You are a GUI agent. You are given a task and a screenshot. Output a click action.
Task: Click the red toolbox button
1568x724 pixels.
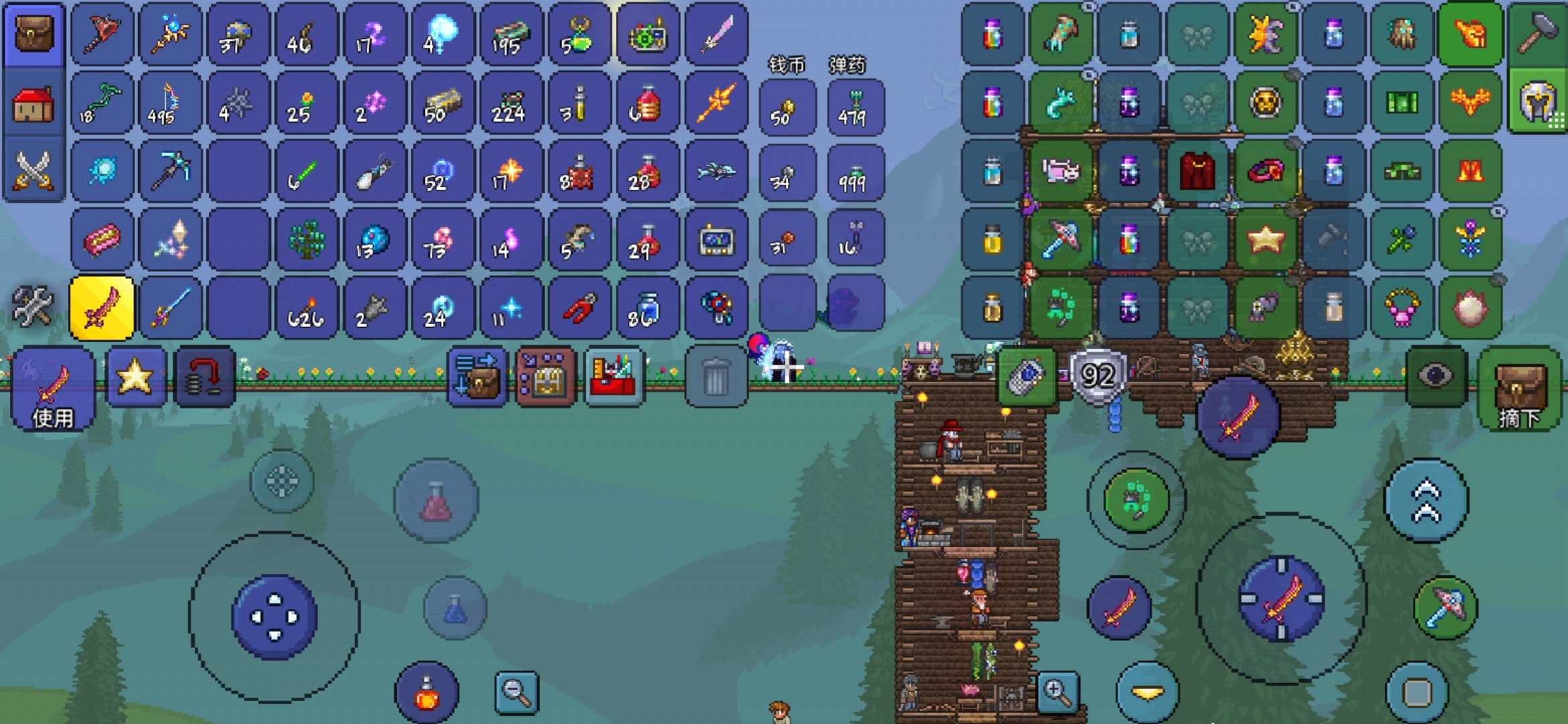(614, 377)
